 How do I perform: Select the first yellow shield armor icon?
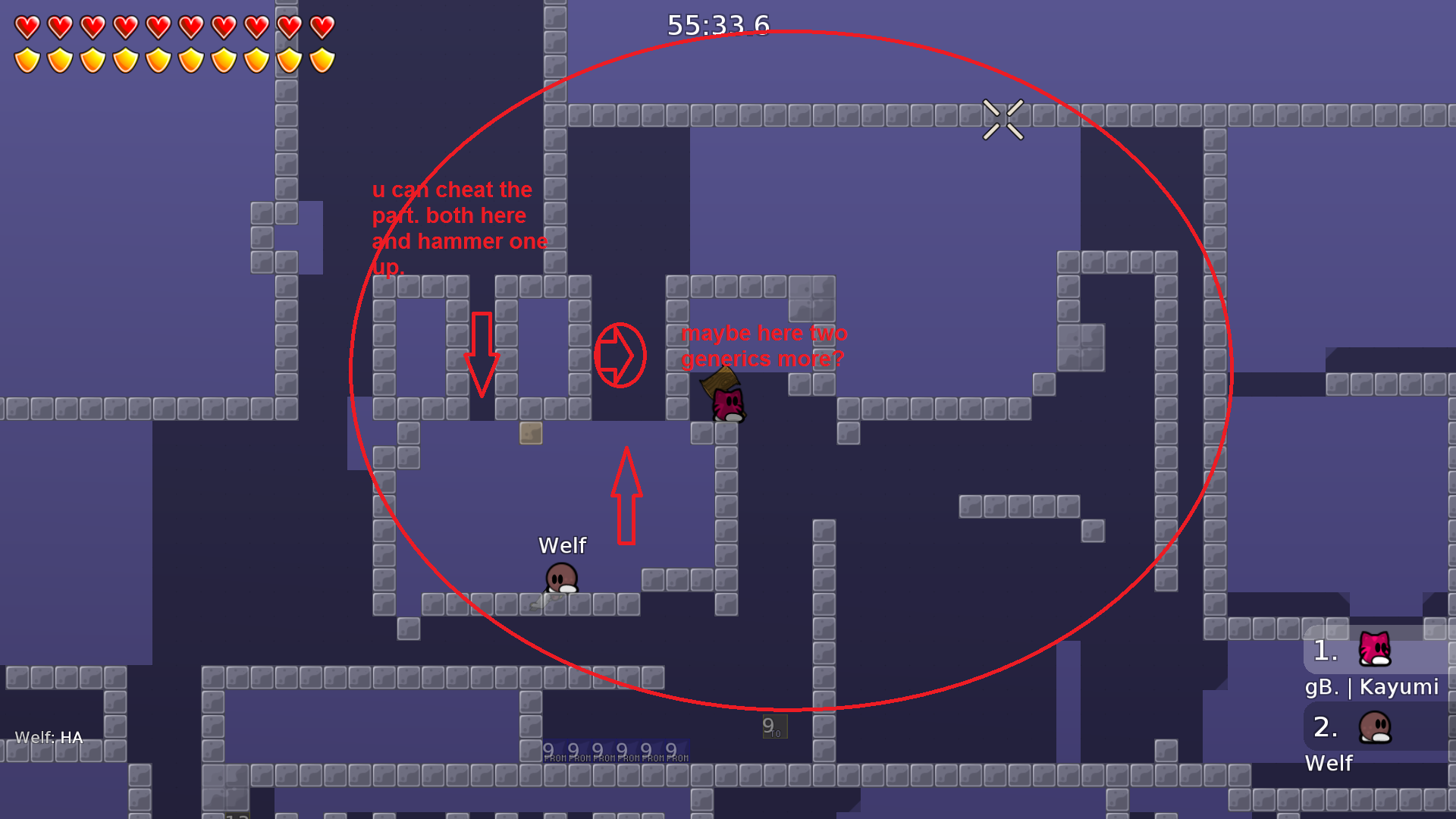click(27, 61)
